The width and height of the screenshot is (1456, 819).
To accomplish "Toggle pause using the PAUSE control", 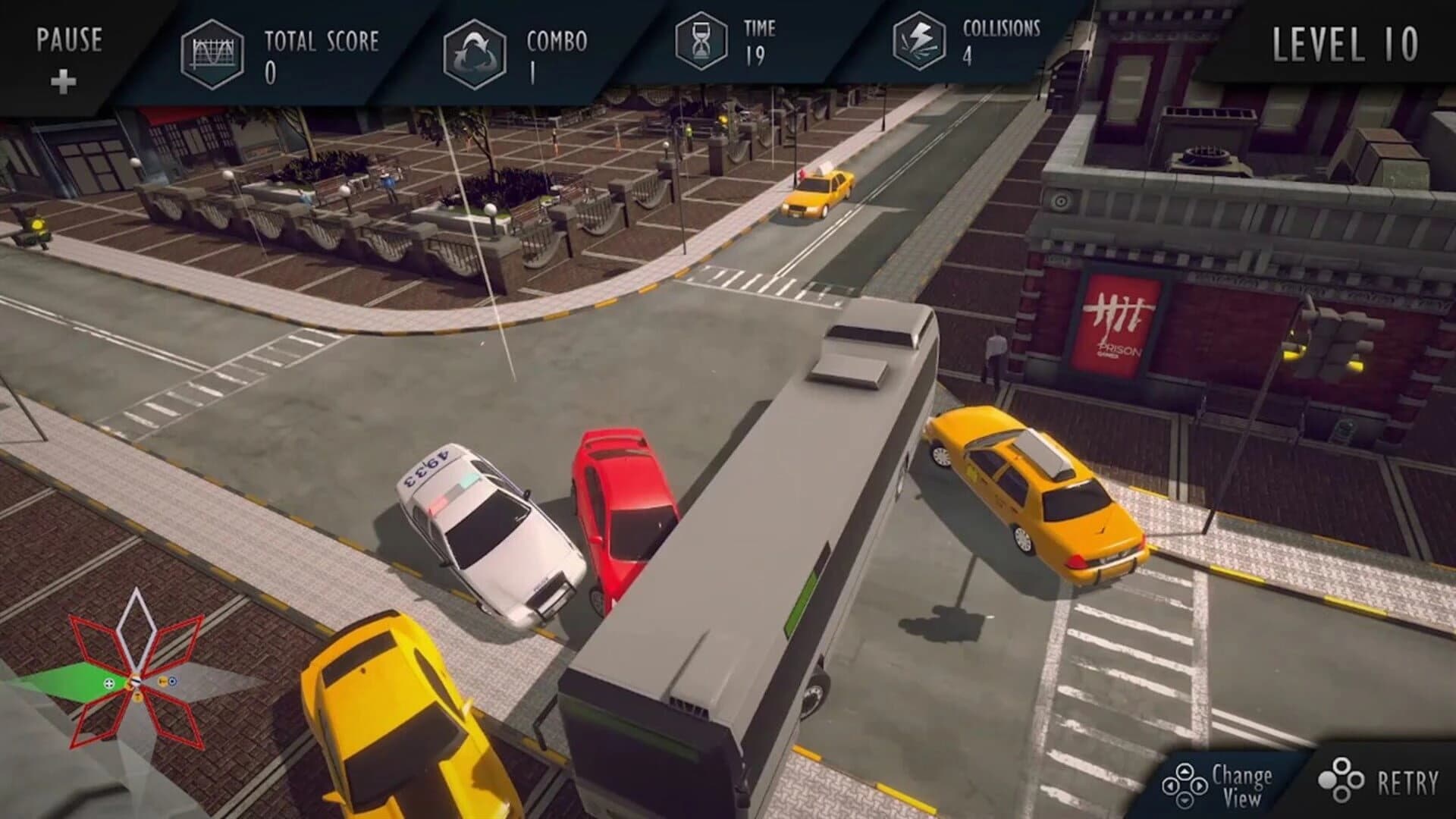I will pos(70,38).
